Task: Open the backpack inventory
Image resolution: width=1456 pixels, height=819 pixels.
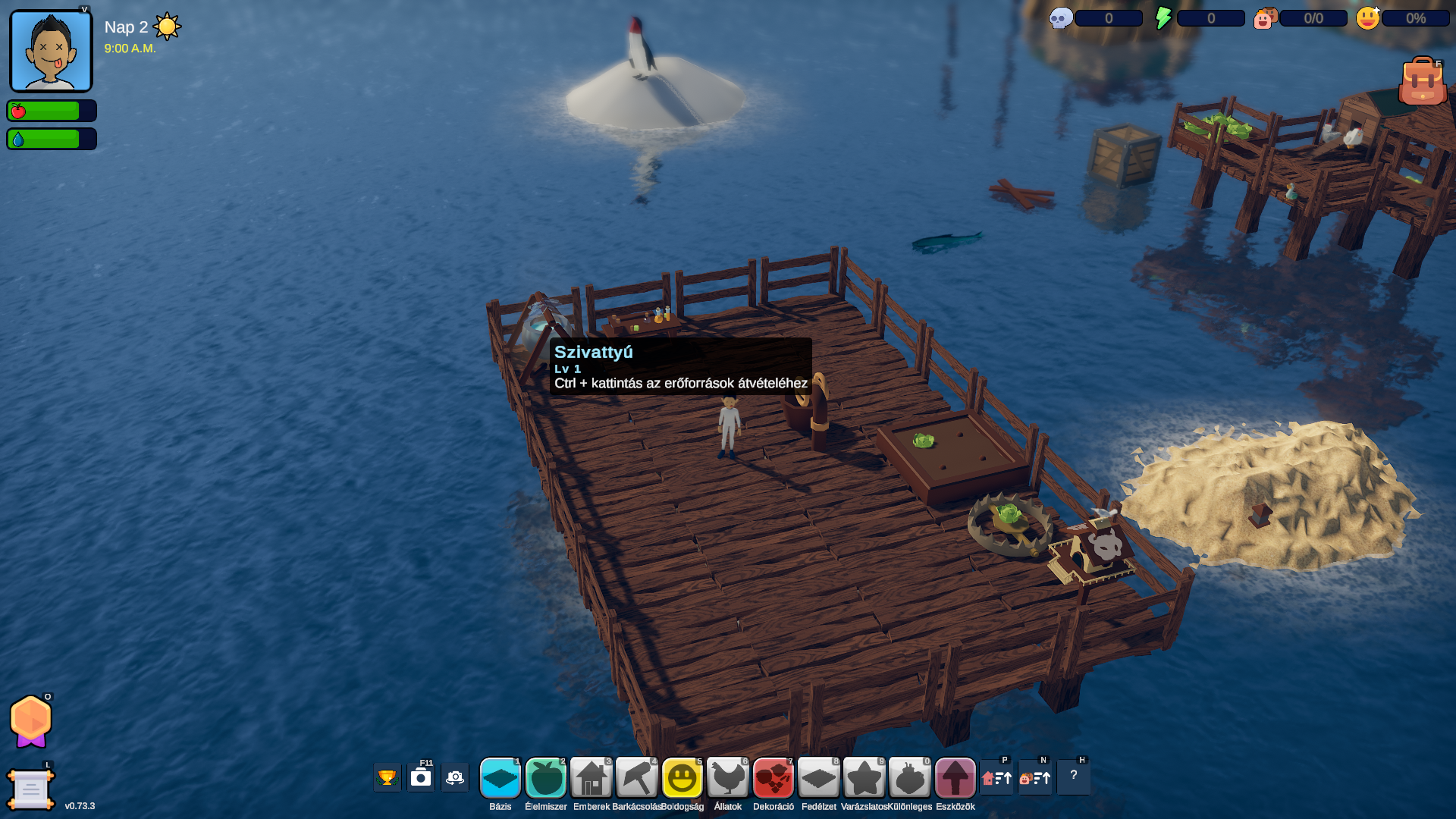Action: click(1422, 81)
